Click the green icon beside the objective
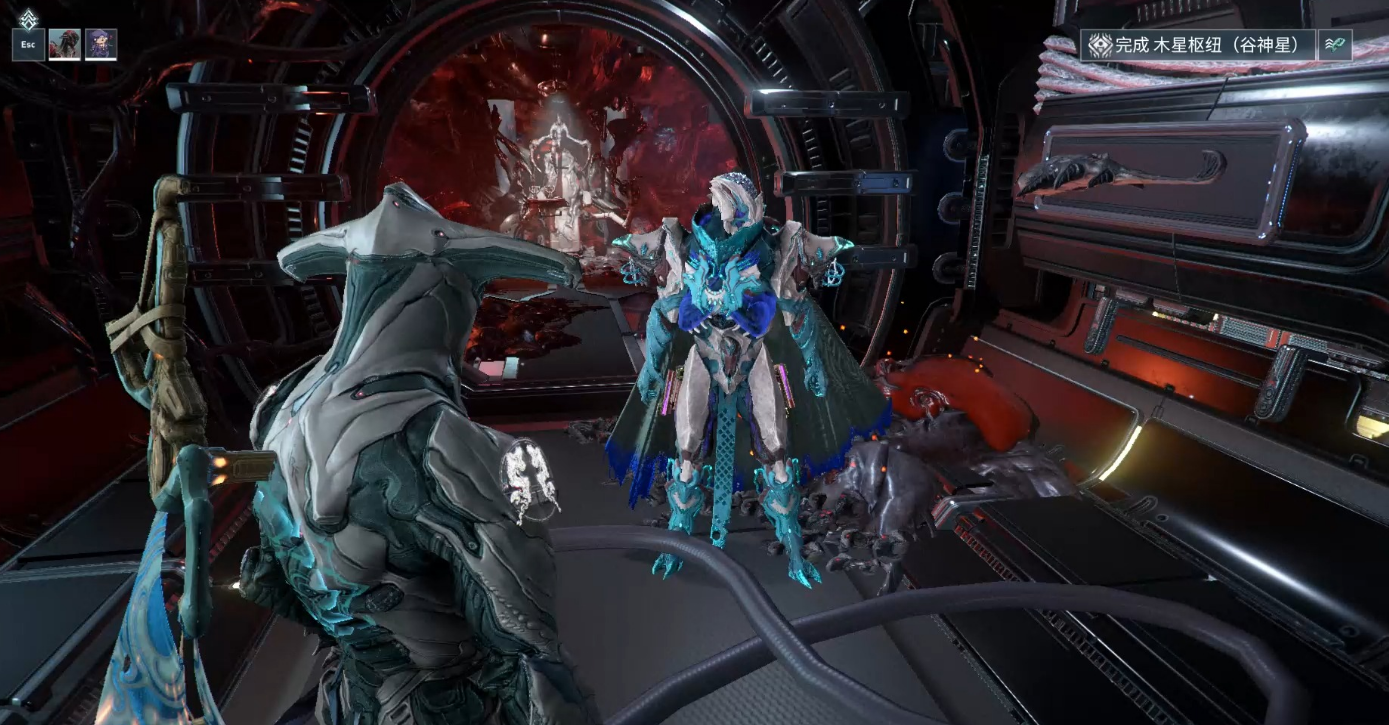 pyautogui.click(x=1335, y=45)
